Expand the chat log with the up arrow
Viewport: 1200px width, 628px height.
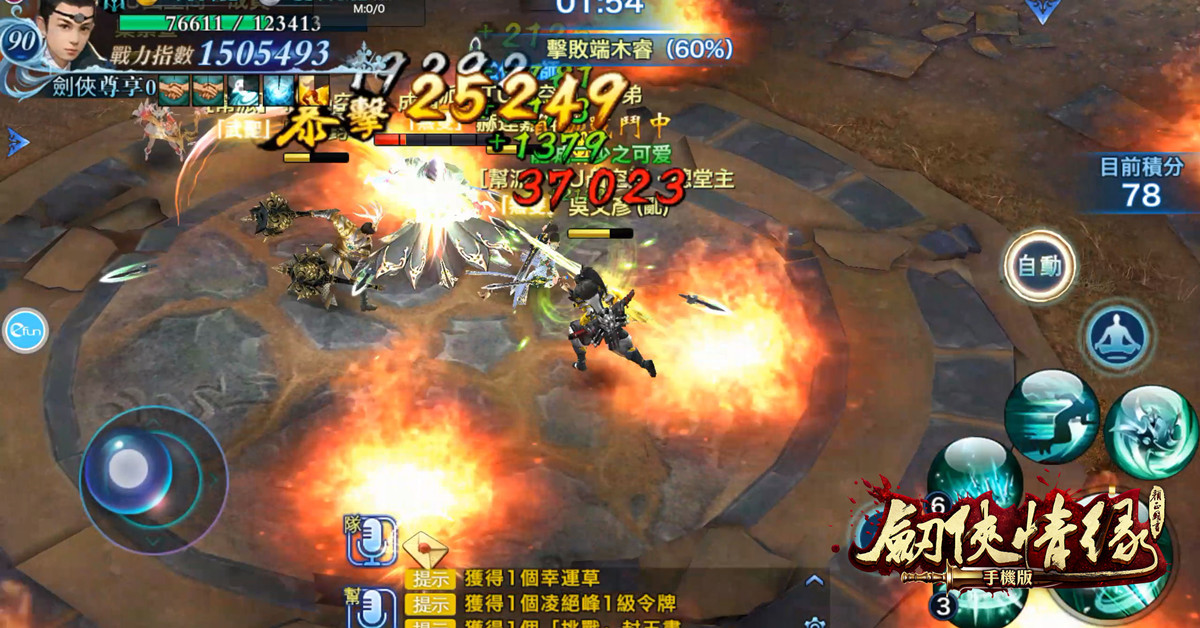pos(815,581)
